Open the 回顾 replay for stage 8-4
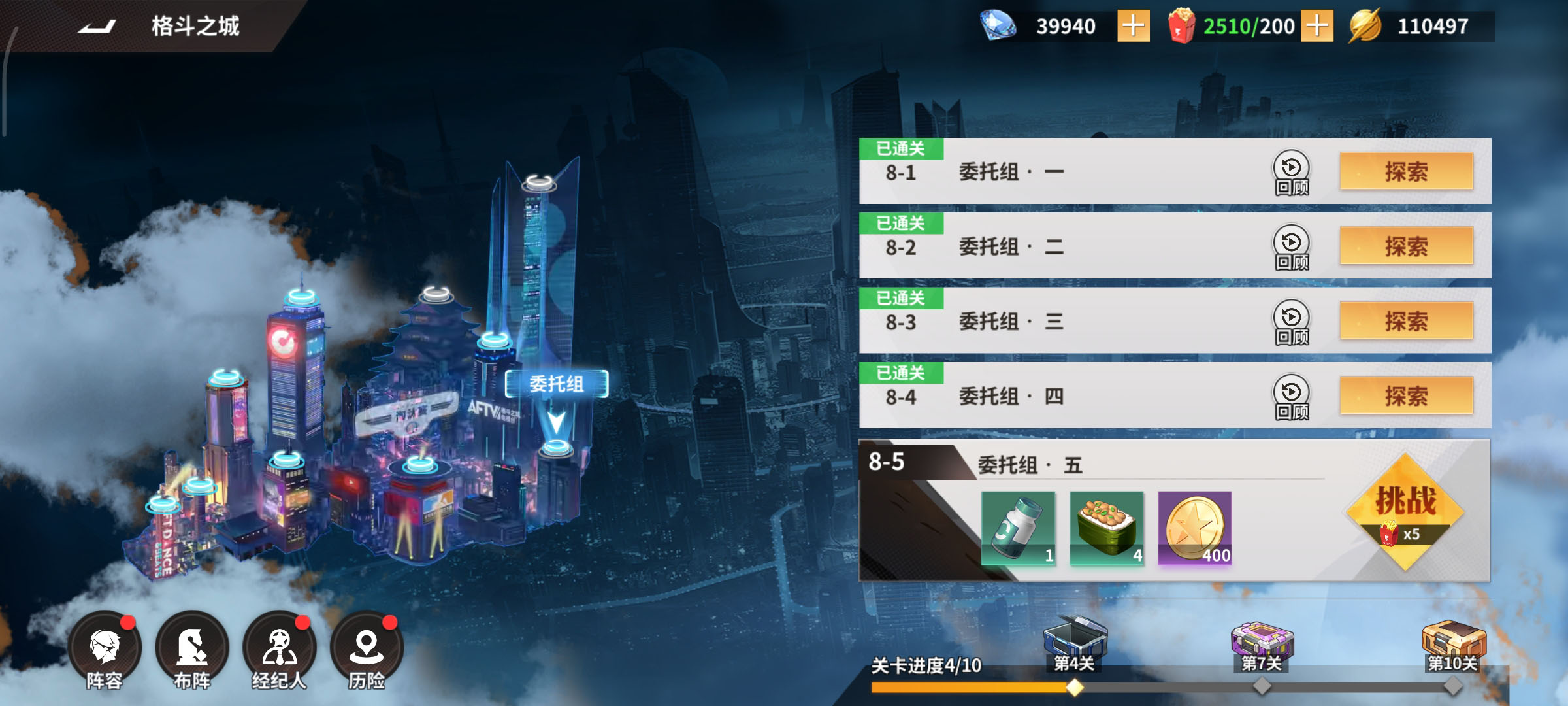 pos(1291,397)
